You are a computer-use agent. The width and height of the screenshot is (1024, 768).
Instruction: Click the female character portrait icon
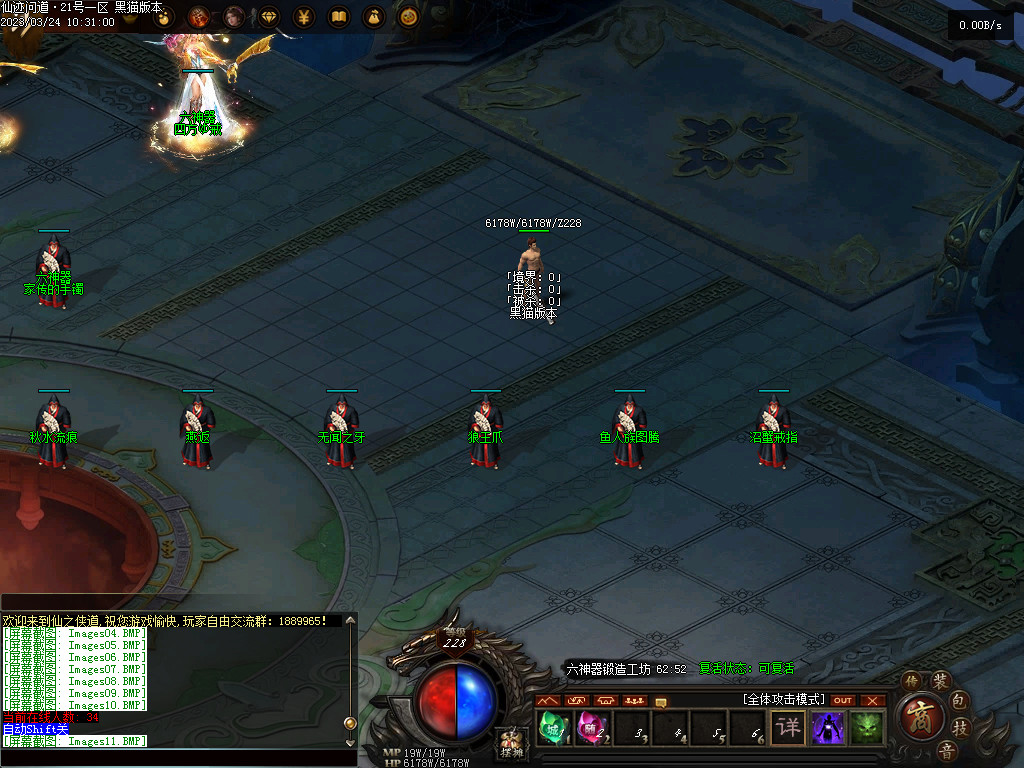(234, 16)
